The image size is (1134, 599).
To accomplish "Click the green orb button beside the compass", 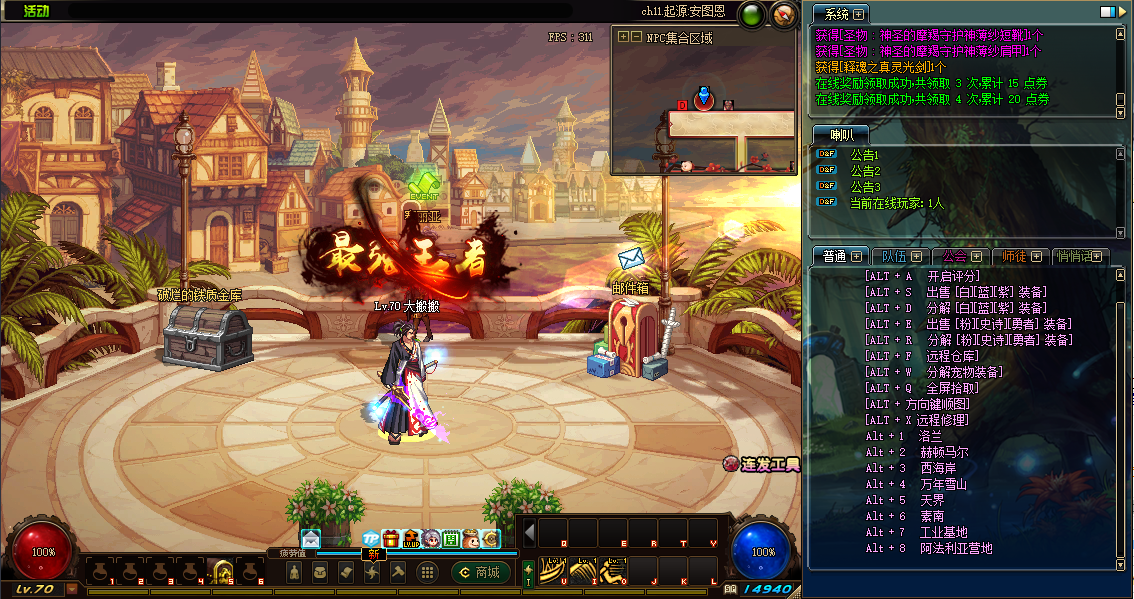I will (751, 15).
